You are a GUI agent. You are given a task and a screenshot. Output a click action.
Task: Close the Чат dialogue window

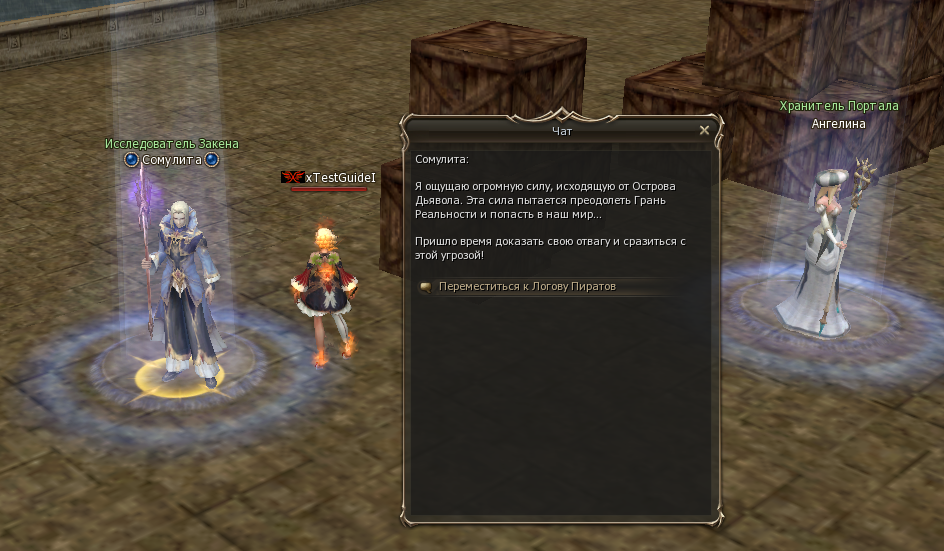(704, 130)
